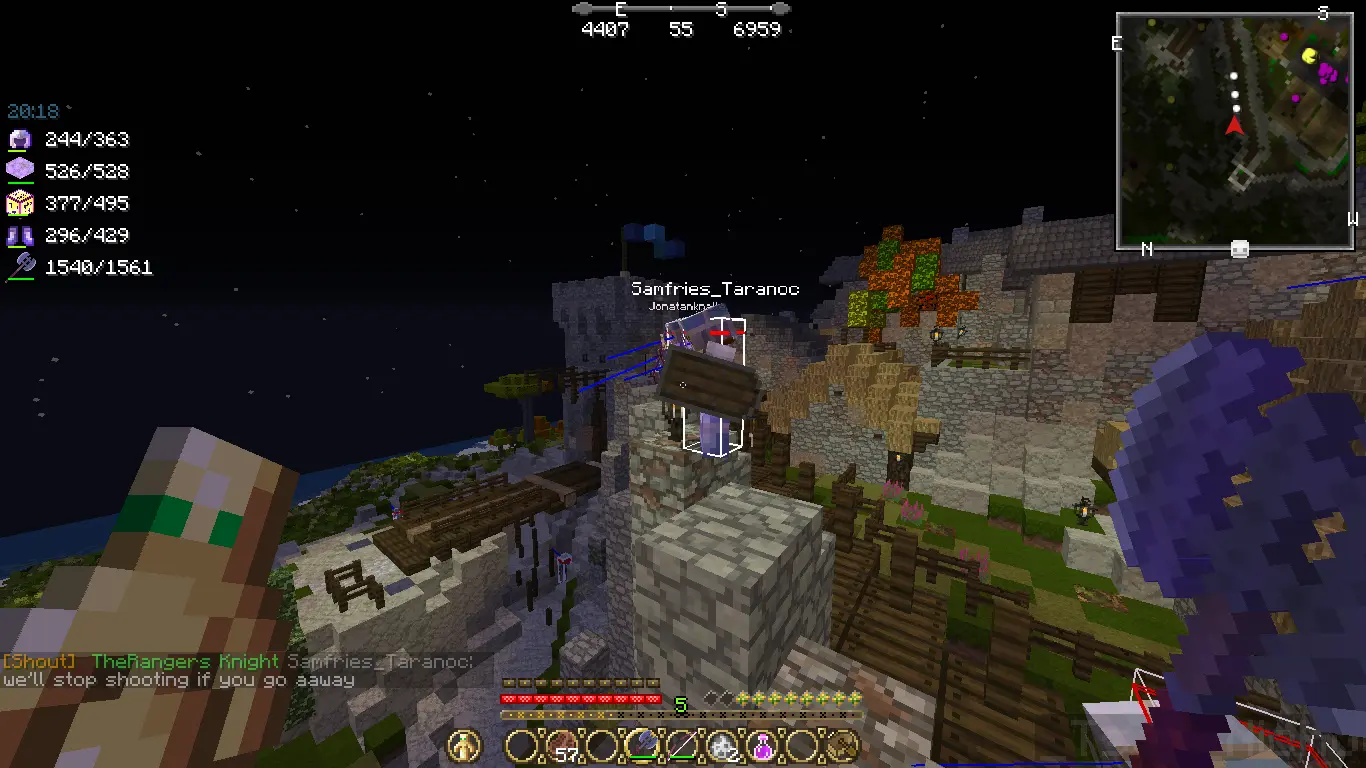Screen dimensions: 1366x768
Task: Click the red player arrow on the minimap
Action: tap(1234, 125)
